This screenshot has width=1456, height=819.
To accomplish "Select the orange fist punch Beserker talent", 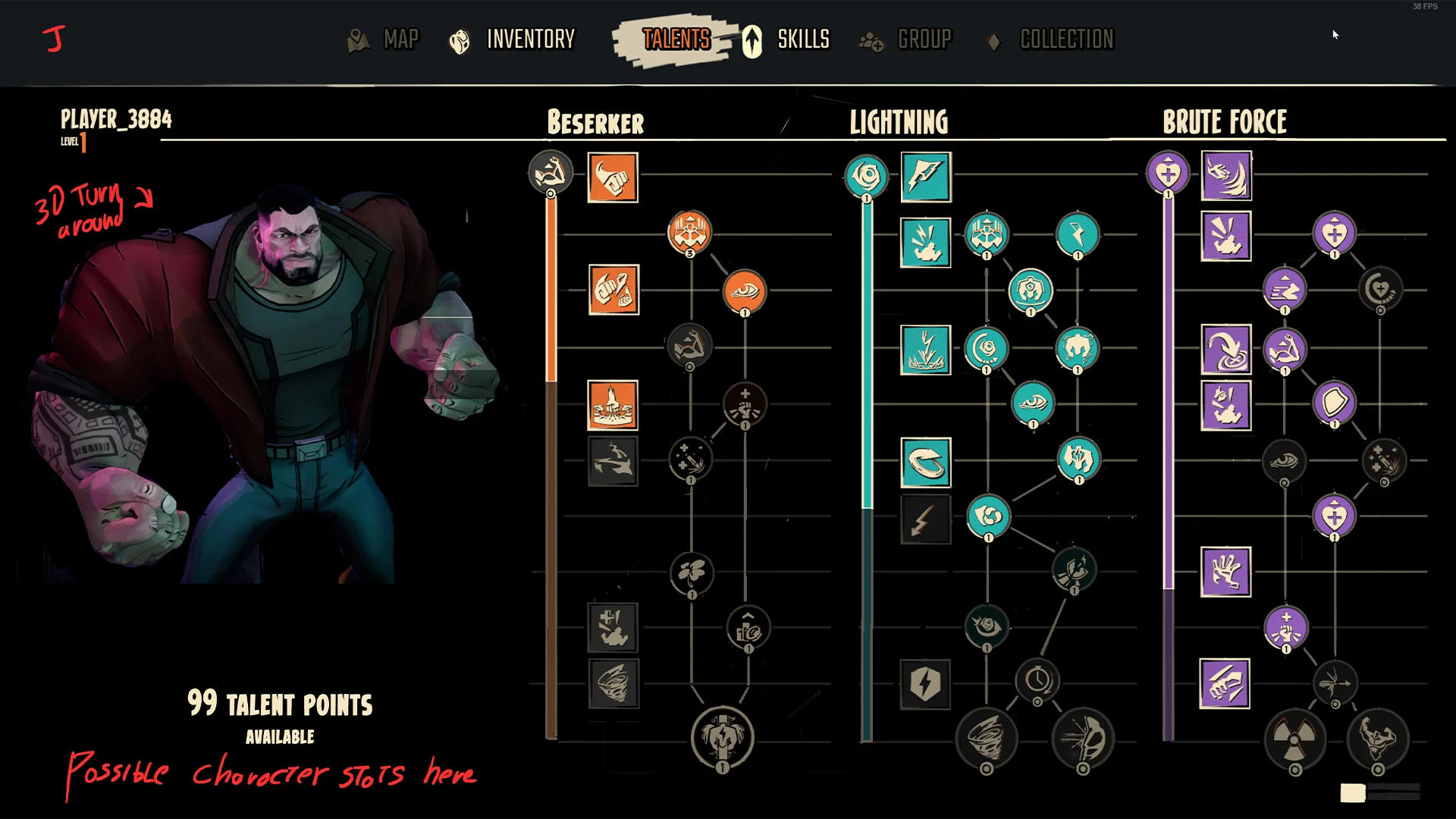I will 613,177.
